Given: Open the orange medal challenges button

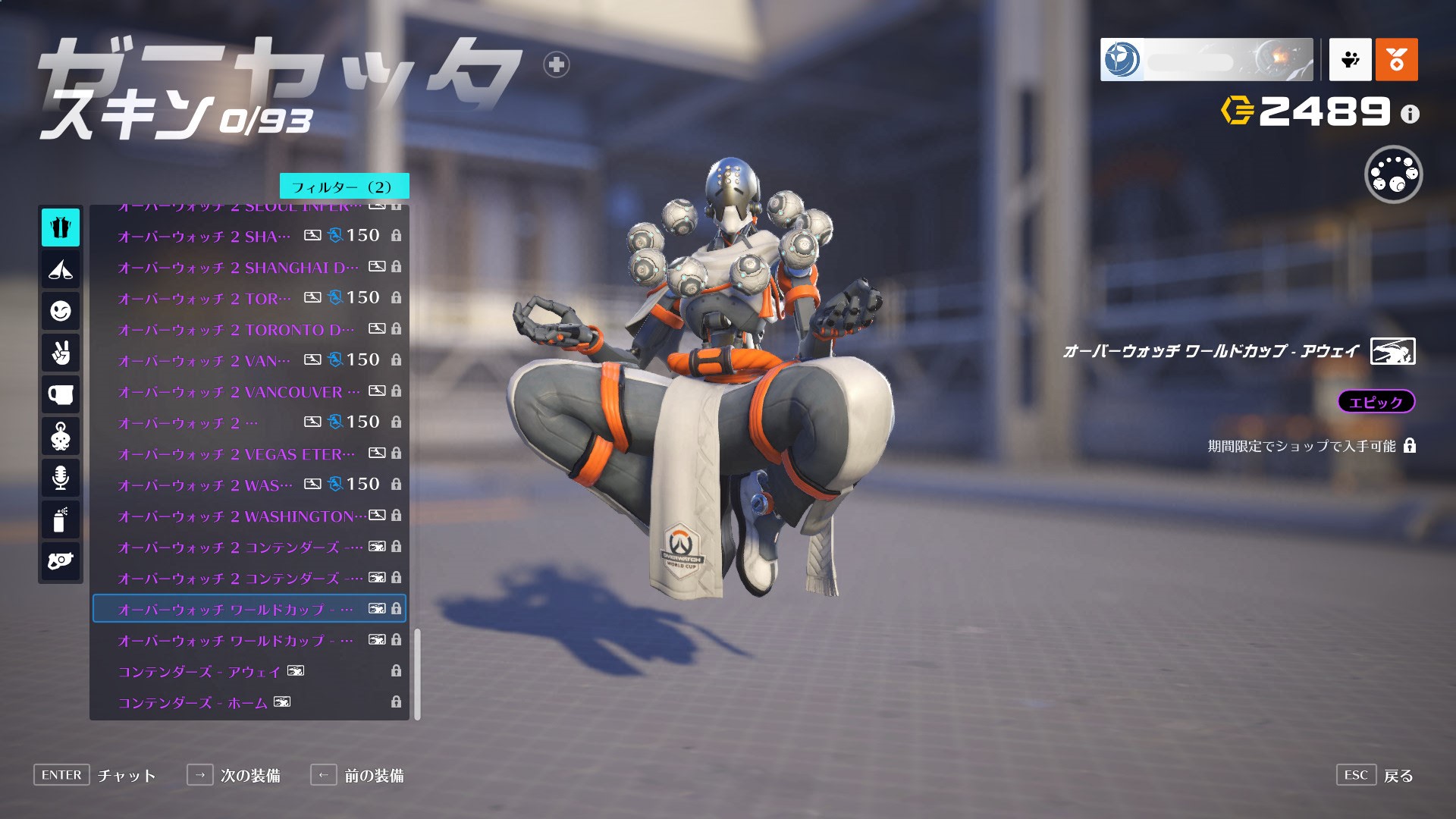Looking at the screenshot, I should click(1396, 59).
